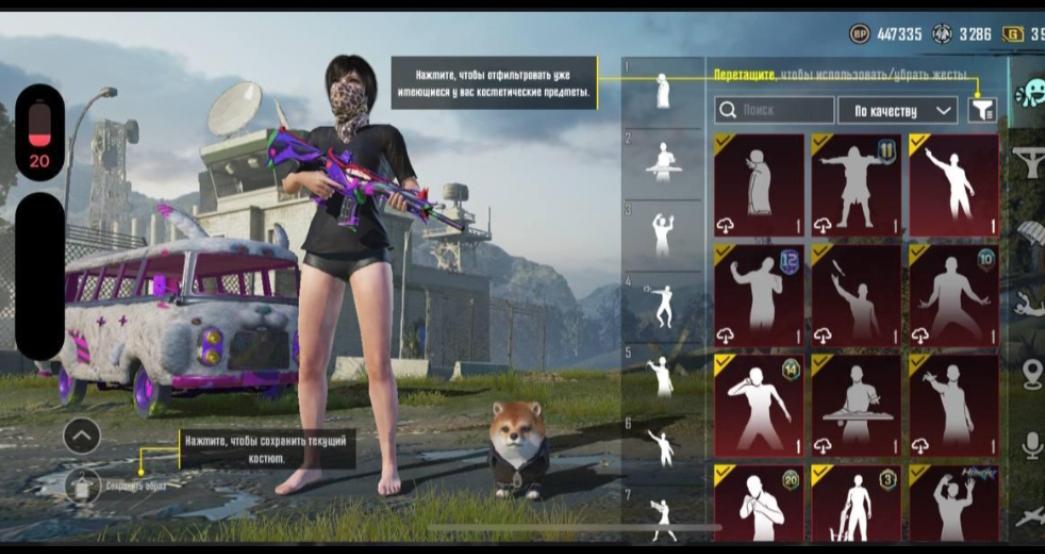
Task: Save the current outfit with the hanger button
Action: 82,485
